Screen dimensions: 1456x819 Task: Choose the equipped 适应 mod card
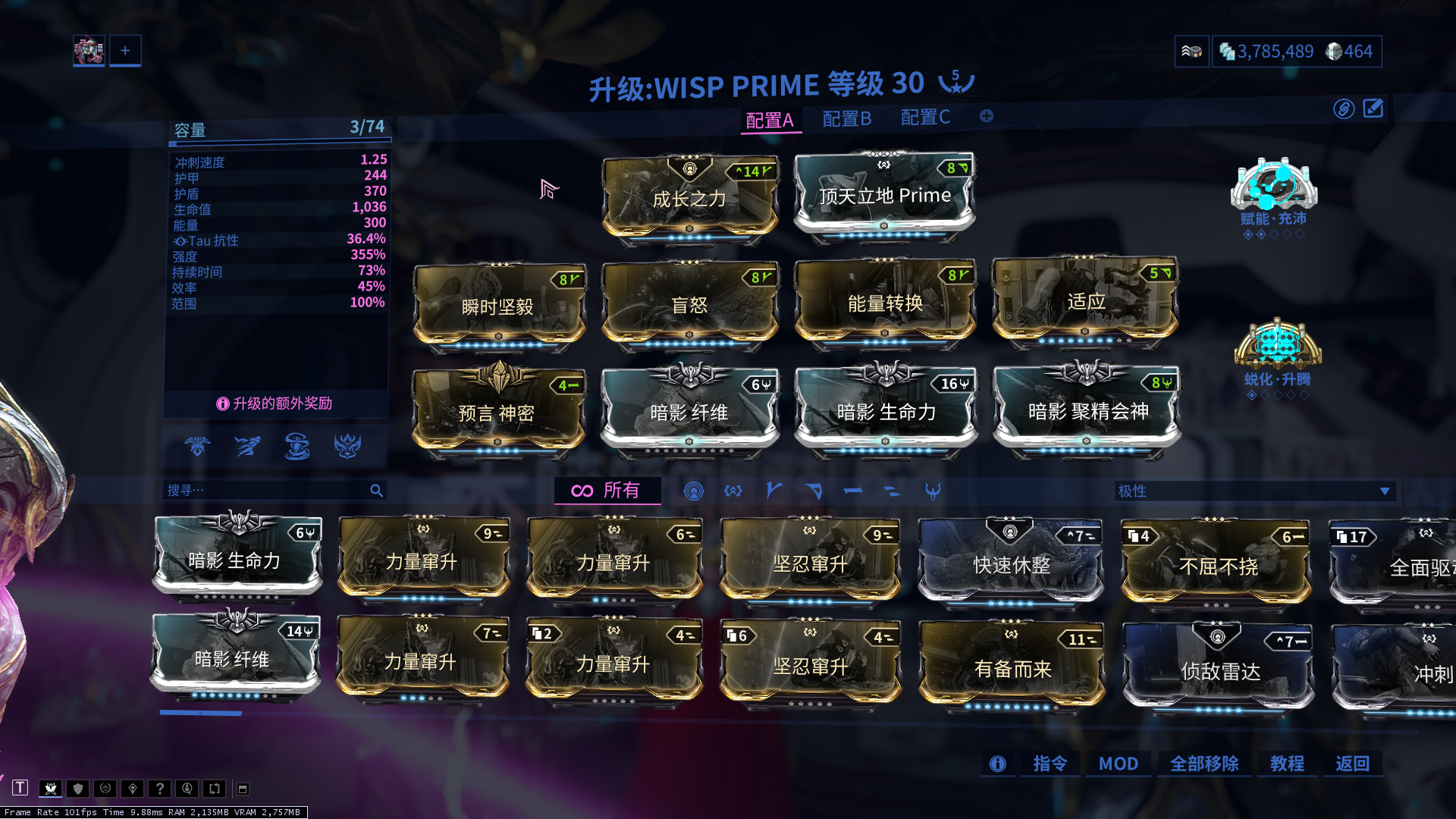point(1085,302)
